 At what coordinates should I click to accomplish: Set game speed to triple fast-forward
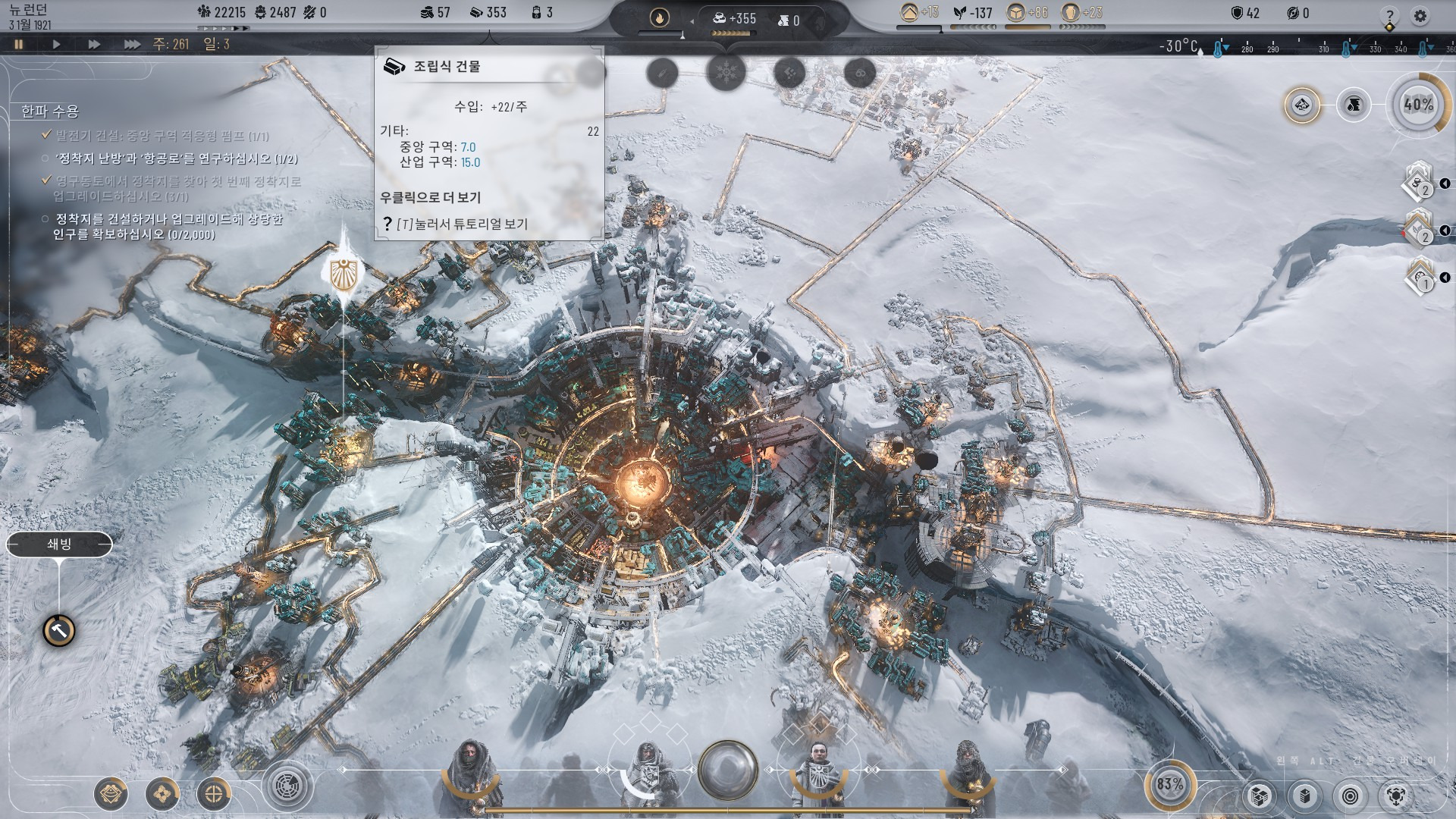[x=132, y=44]
